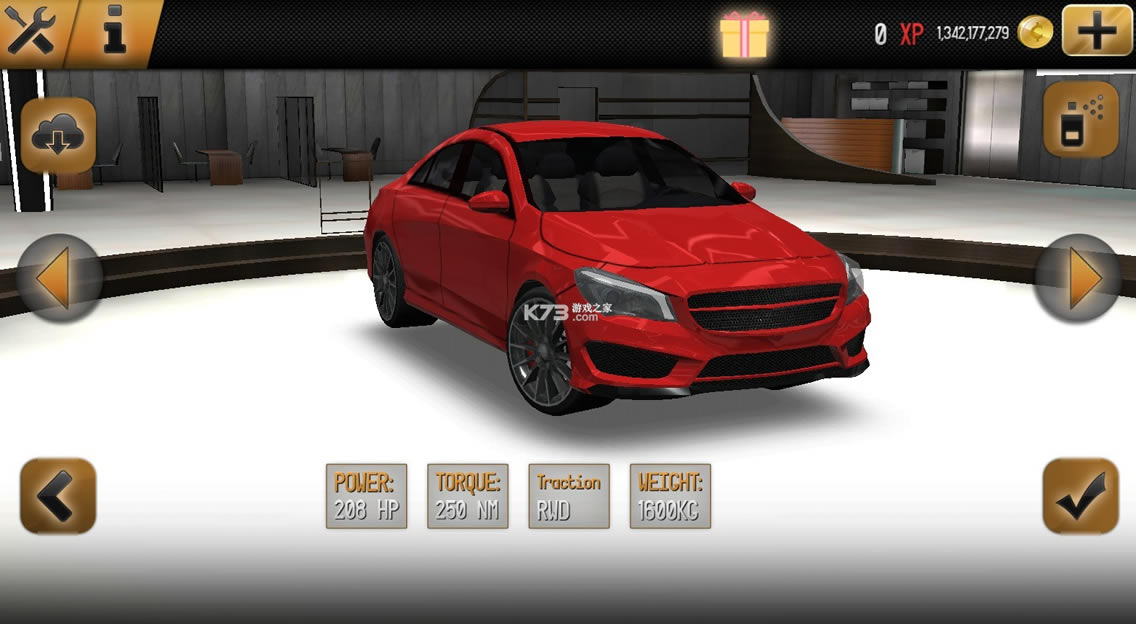This screenshot has height=624, width=1136.
Task: Confirm car selection with the checkmark
Action: [x=1080, y=495]
